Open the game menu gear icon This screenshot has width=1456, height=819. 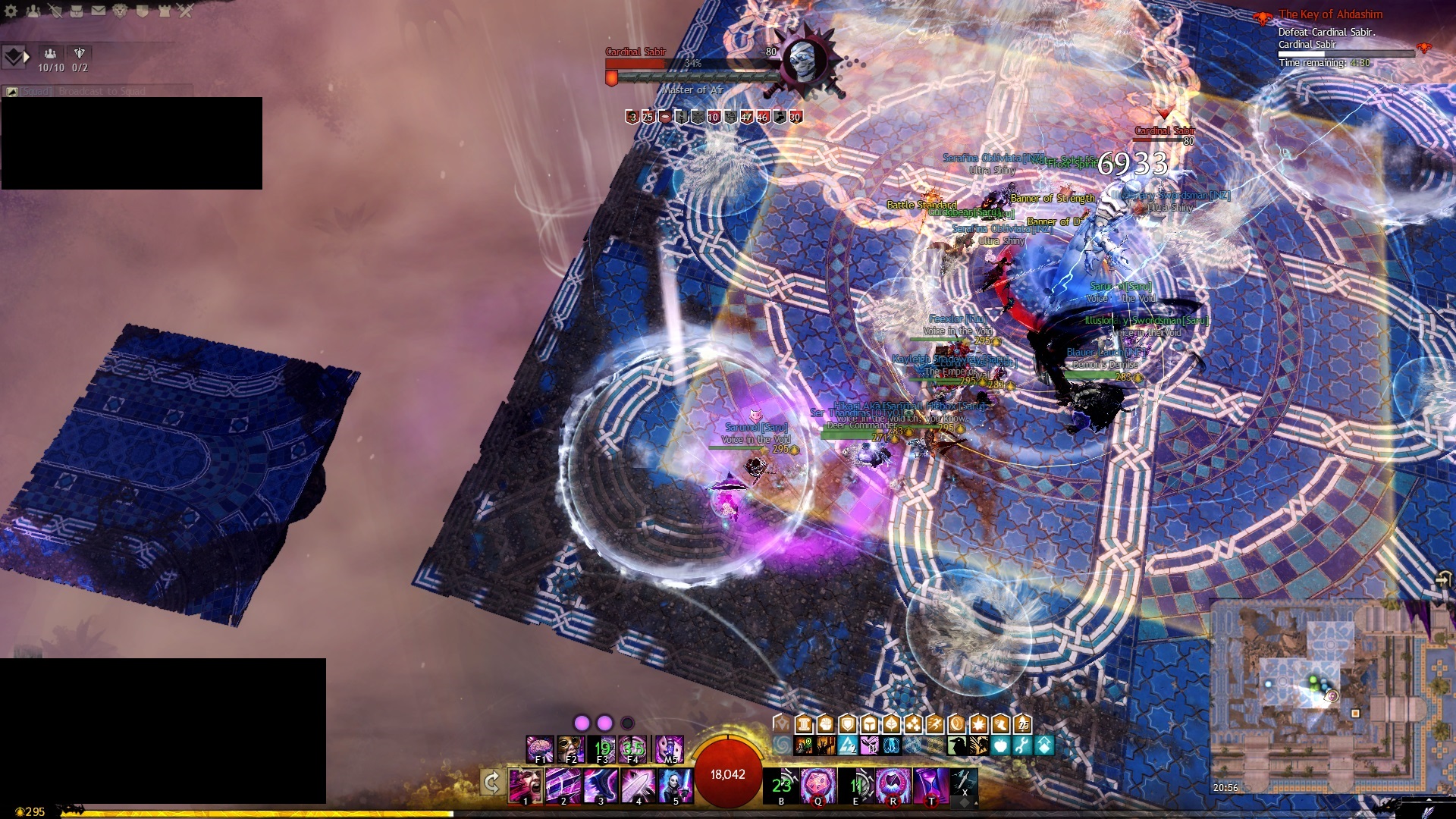tap(11, 11)
